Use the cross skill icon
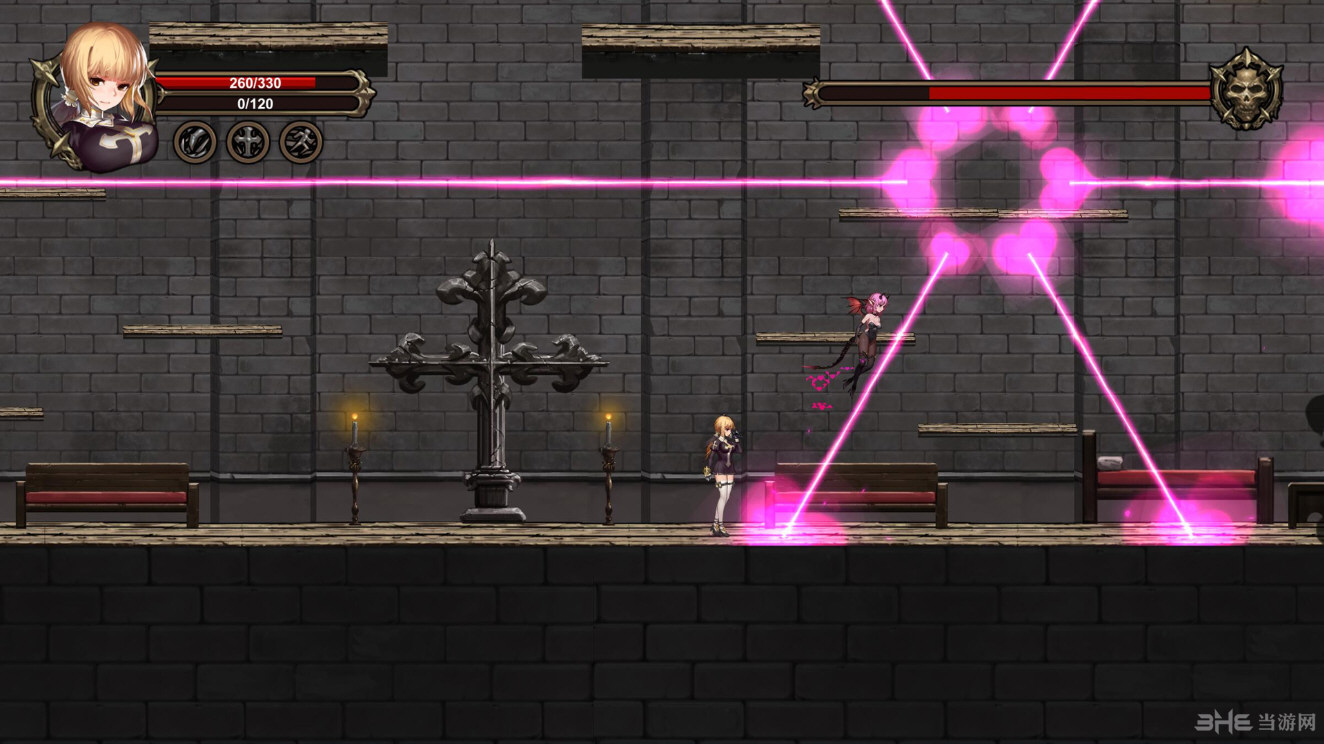 click(248, 142)
